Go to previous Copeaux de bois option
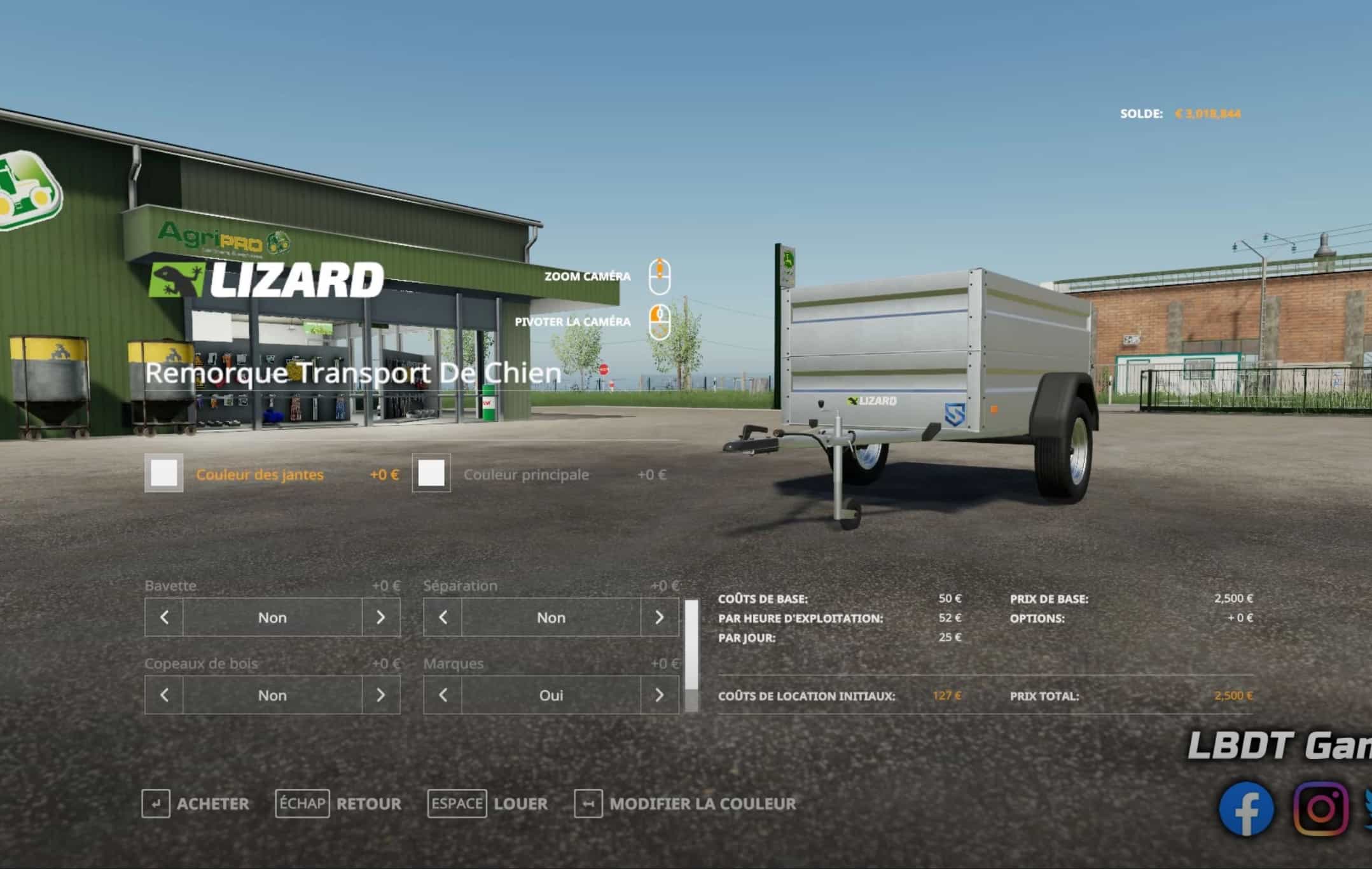1372x869 pixels. (x=164, y=695)
